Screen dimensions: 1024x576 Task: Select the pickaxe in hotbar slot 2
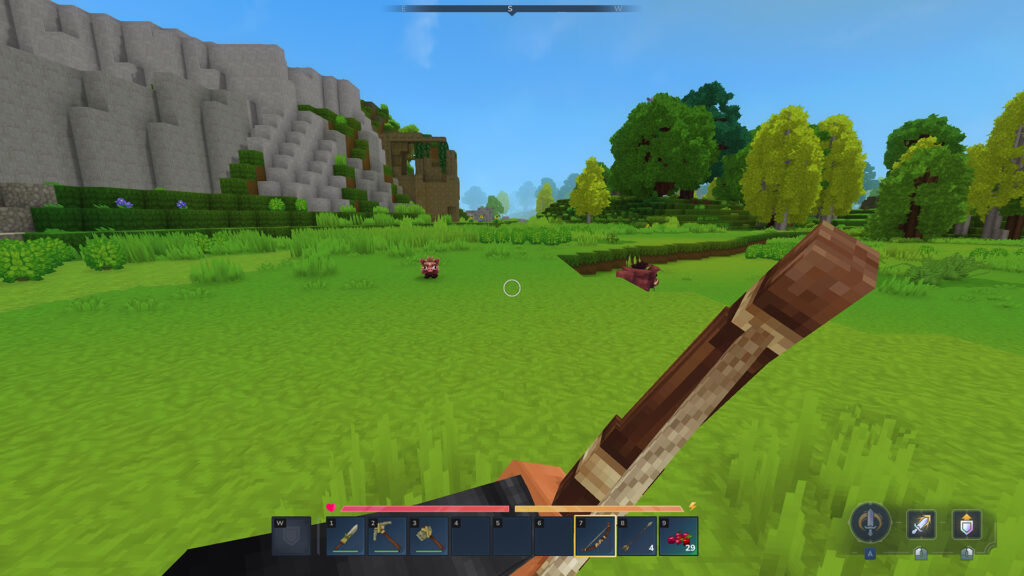tap(387, 536)
